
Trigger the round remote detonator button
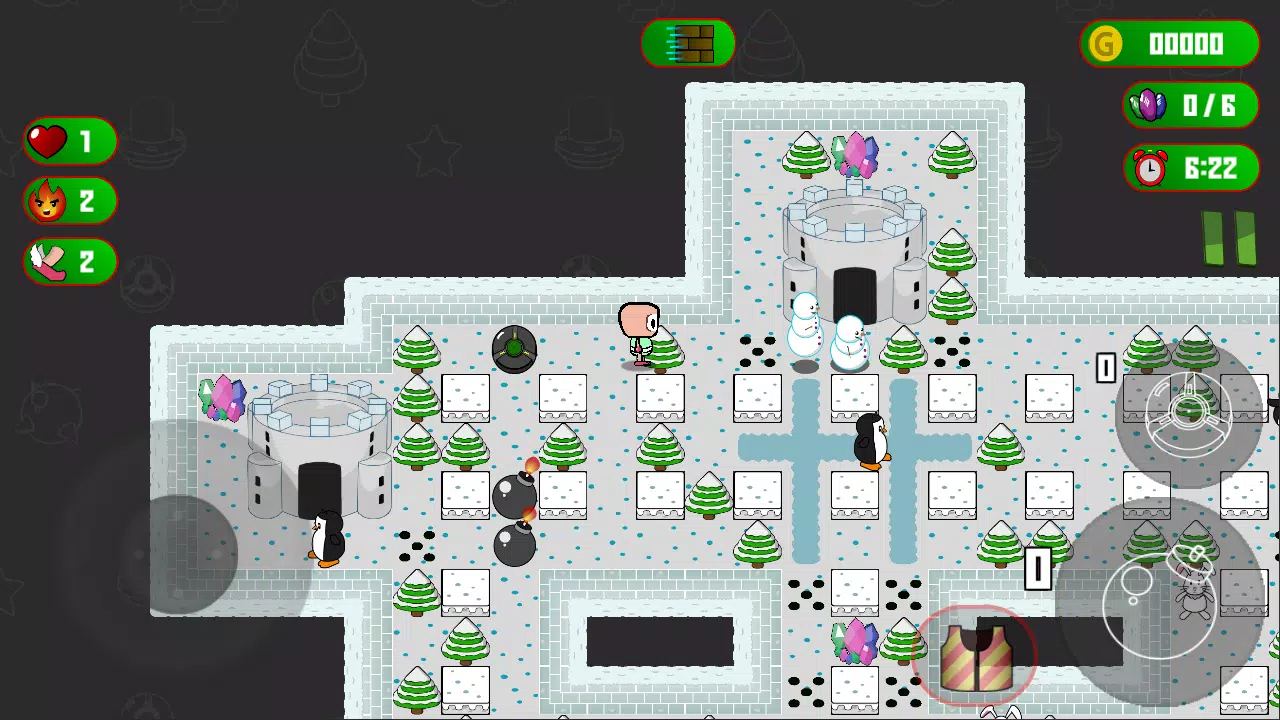[1188, 414]
